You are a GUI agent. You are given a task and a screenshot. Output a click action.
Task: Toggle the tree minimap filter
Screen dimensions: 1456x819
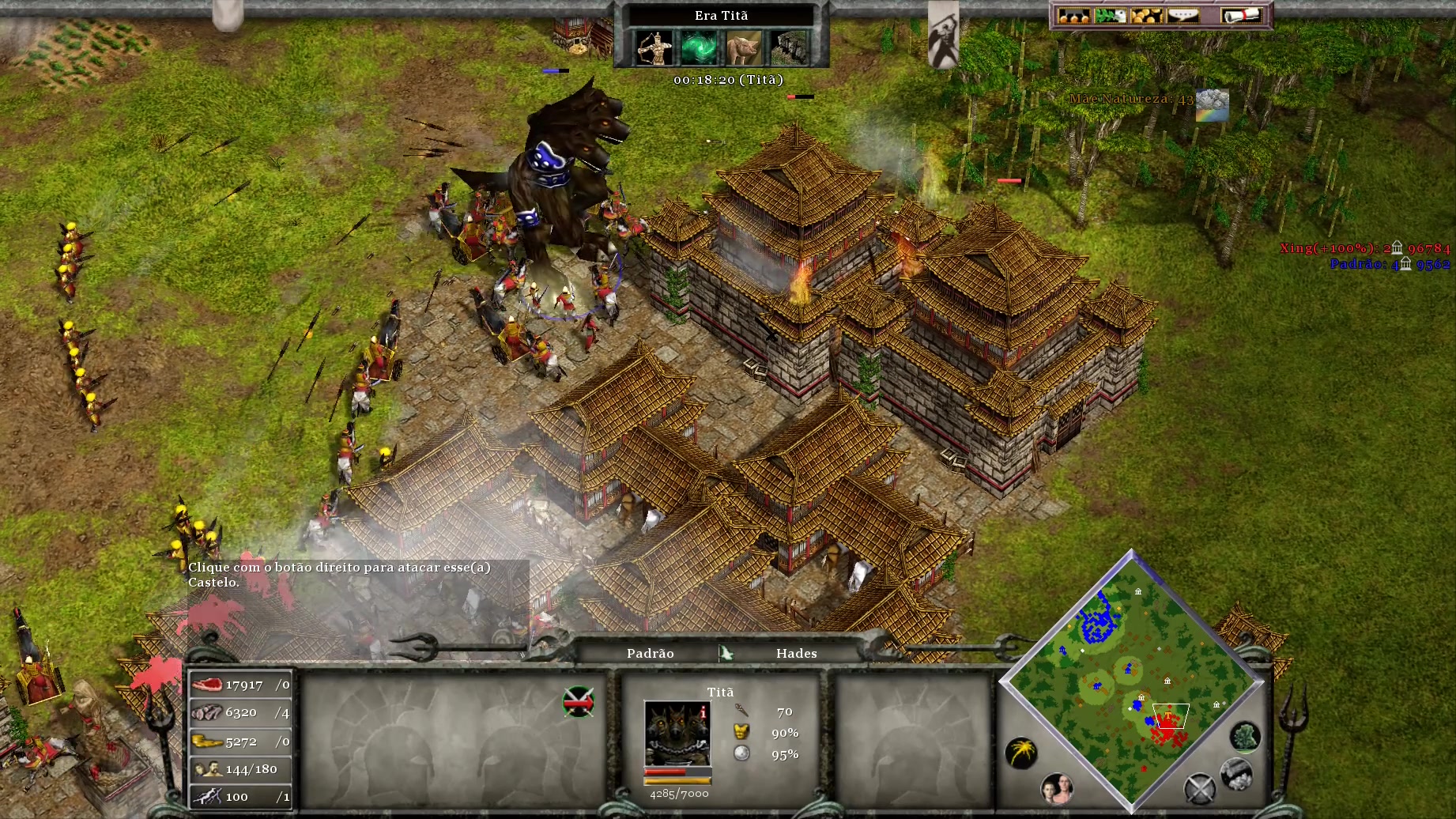(x=1245, y=737)
